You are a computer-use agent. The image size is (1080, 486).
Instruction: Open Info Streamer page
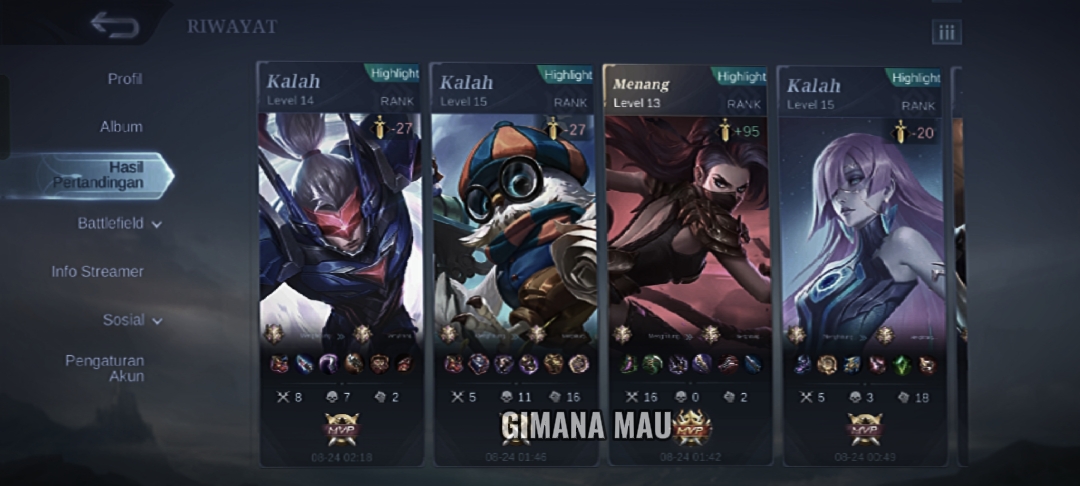coord(97,272)
